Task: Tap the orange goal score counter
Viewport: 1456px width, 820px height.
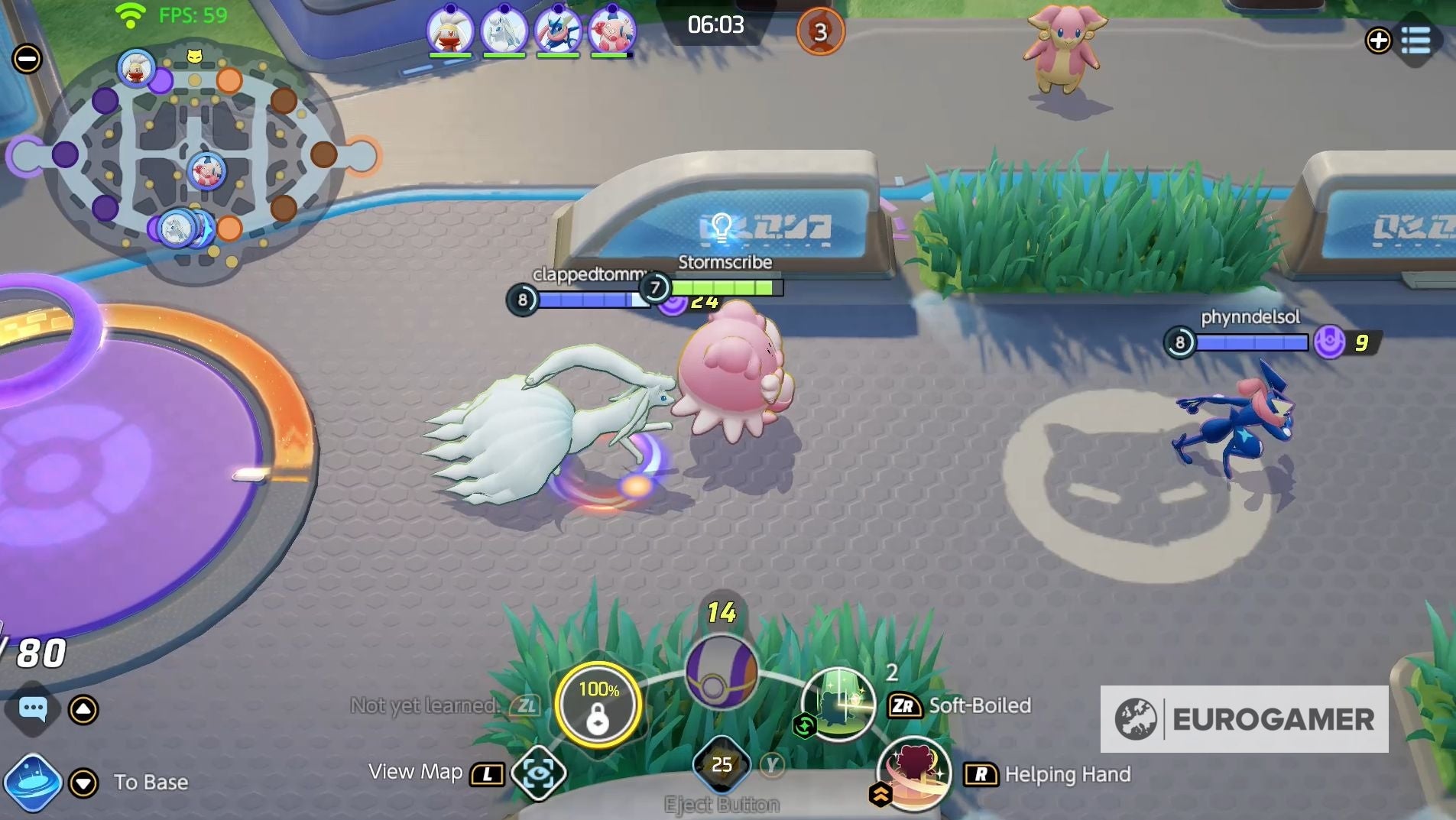Action: [822, 31]
